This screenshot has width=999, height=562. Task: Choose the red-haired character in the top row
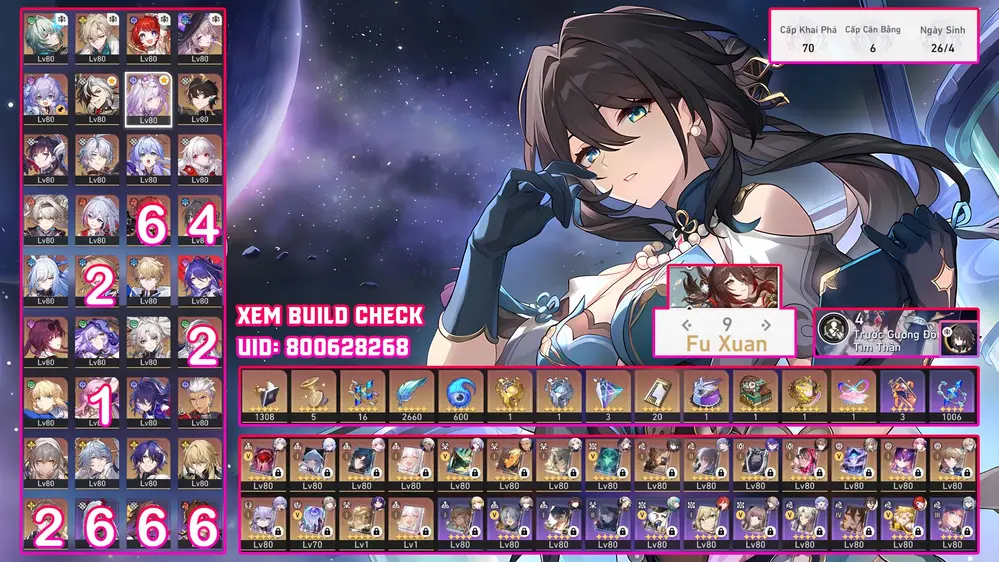[x=148, y=35]
